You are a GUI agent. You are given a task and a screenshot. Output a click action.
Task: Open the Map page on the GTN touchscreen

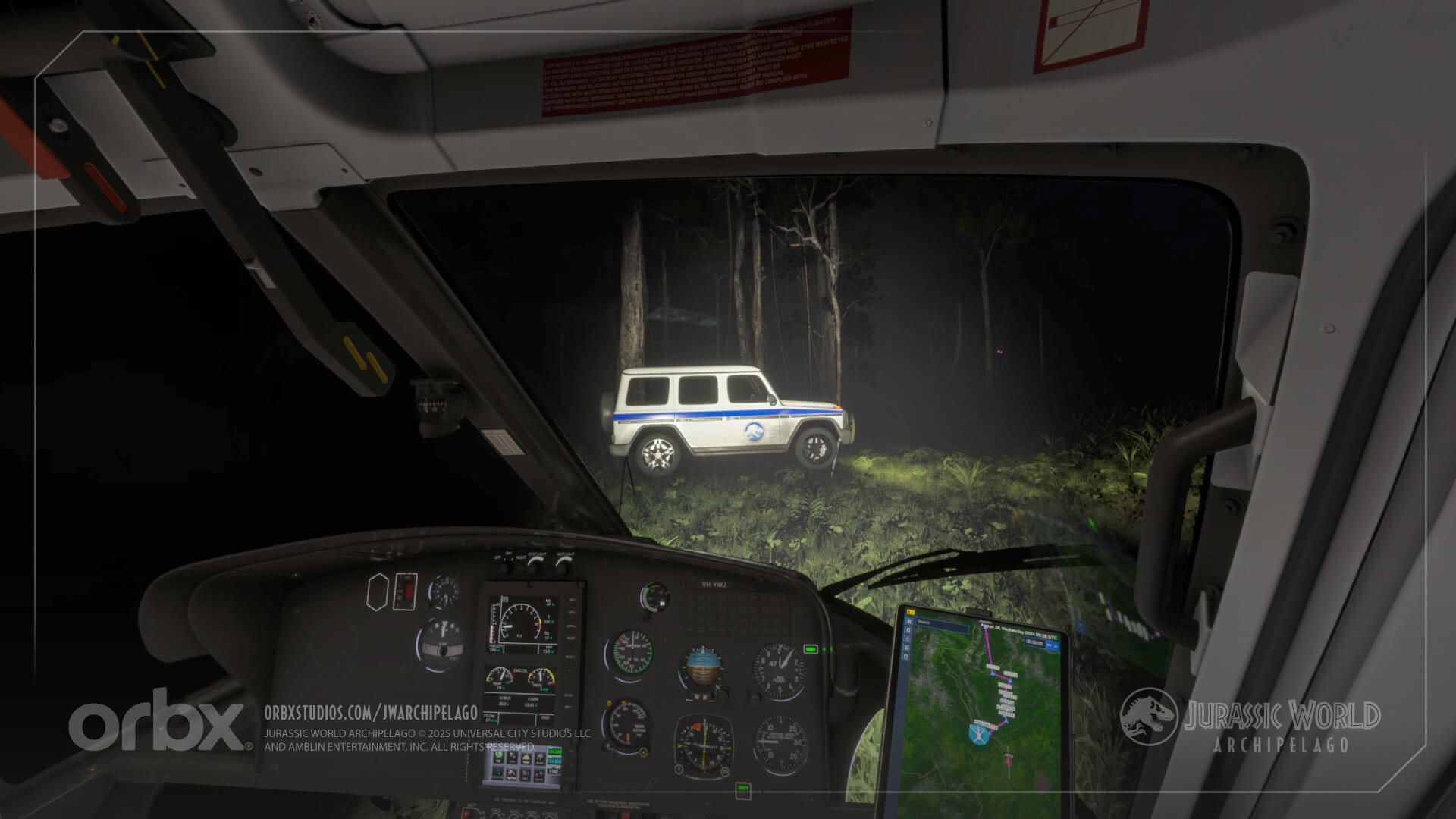497,758
